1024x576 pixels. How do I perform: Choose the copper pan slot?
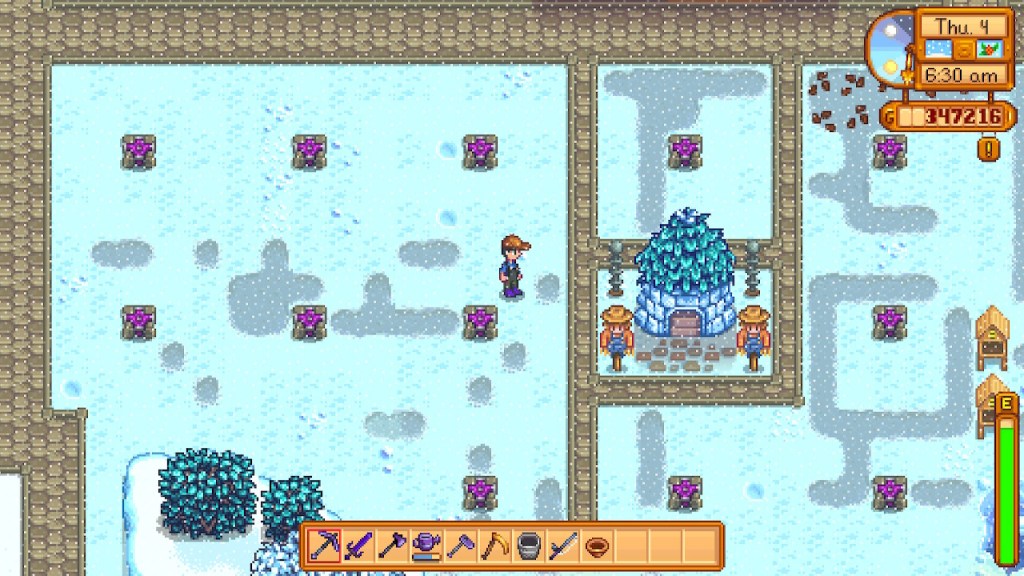pyautogui.click(x=597, y=546)
